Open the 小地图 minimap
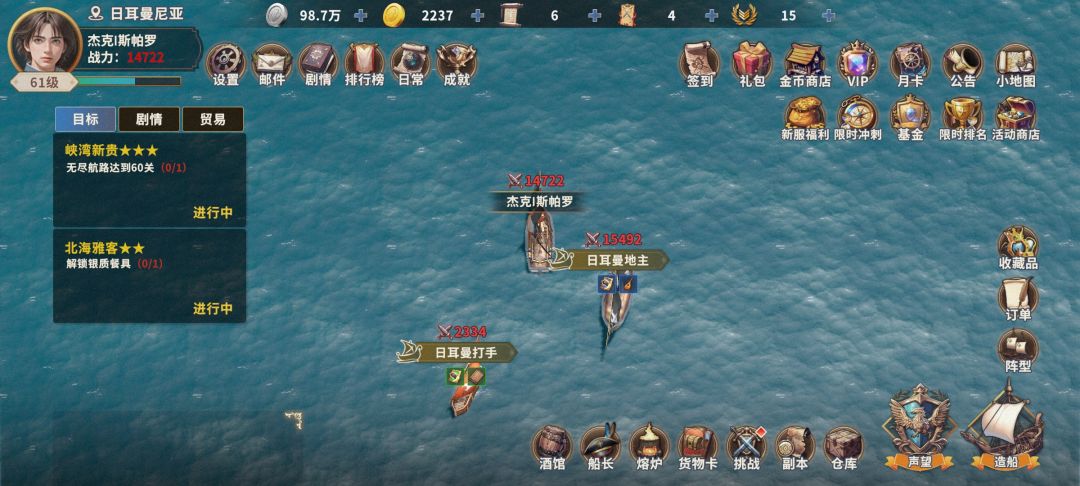 (1015, 64)
